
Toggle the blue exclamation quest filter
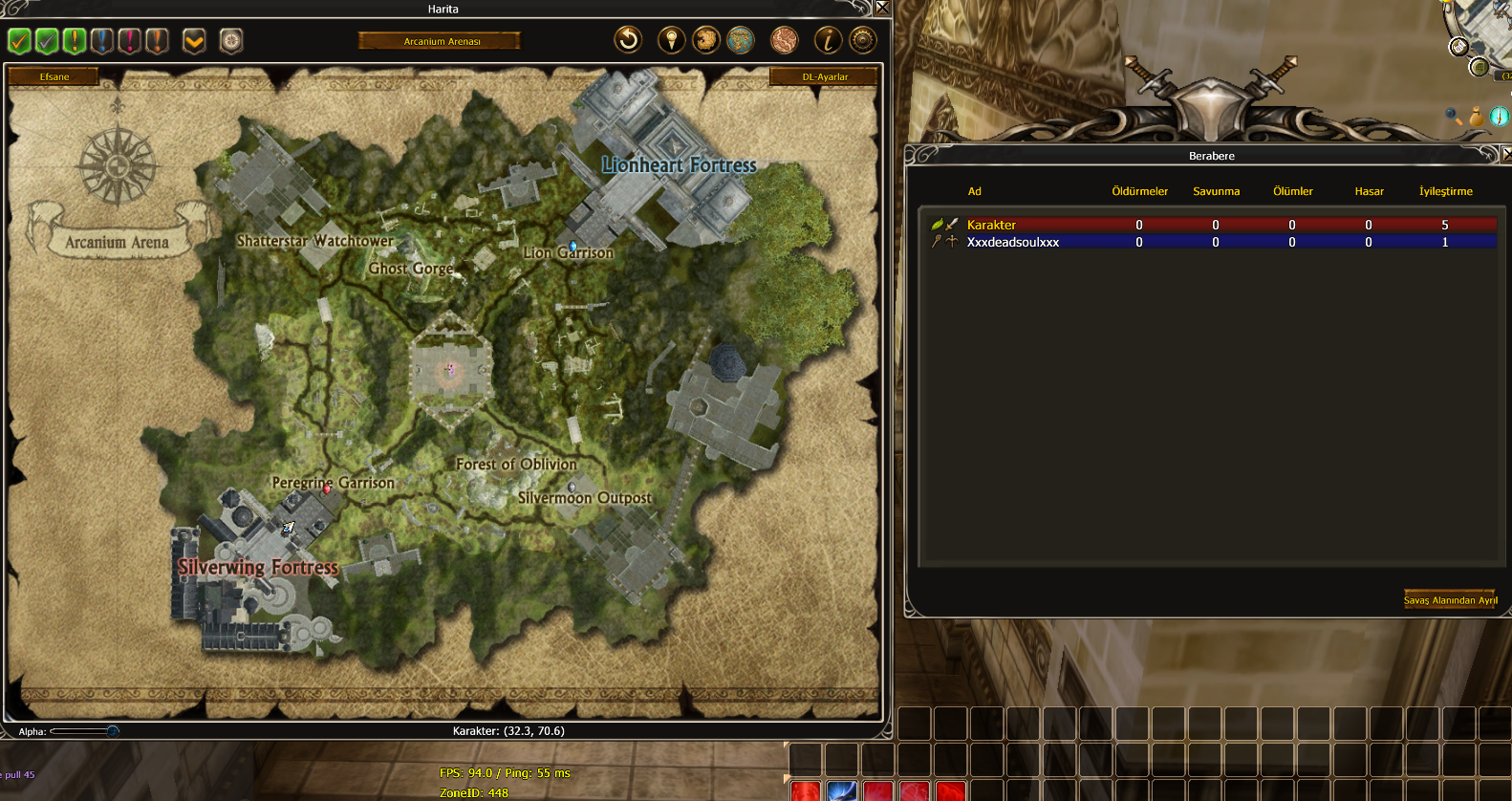tap(101, 41)
